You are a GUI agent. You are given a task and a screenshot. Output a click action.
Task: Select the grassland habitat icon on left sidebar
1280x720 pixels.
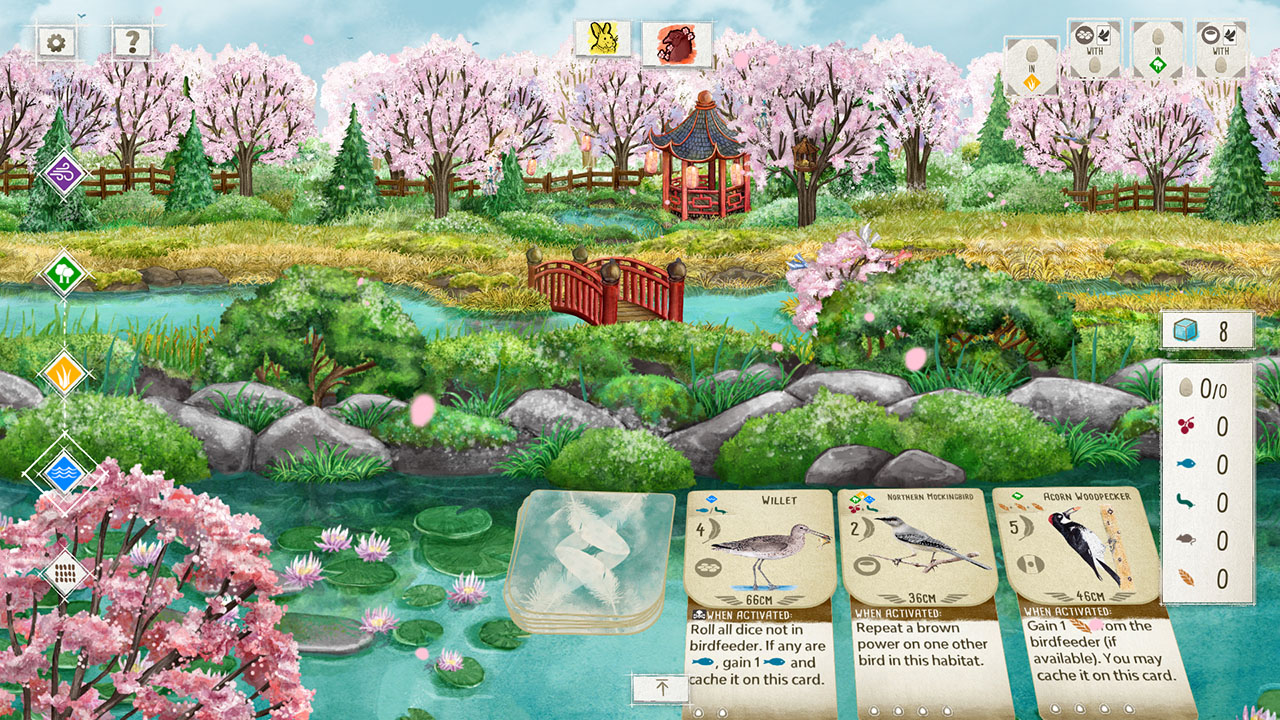pyautogui.click(x=62, y=375)
